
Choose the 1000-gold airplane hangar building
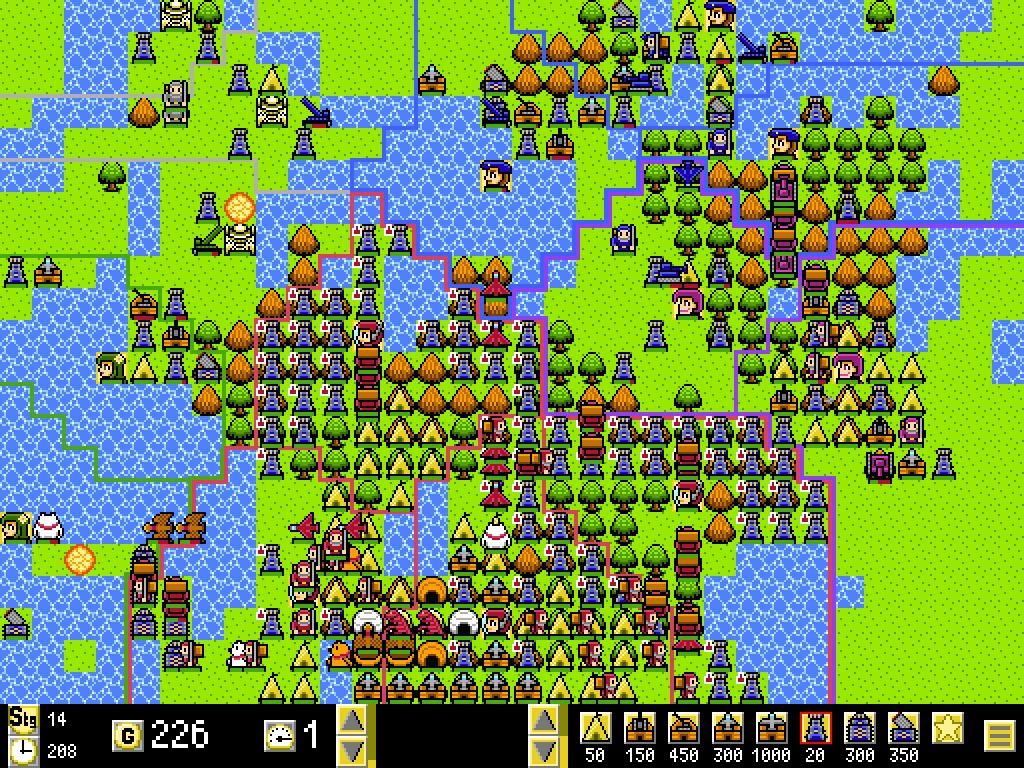pos(772,728)
